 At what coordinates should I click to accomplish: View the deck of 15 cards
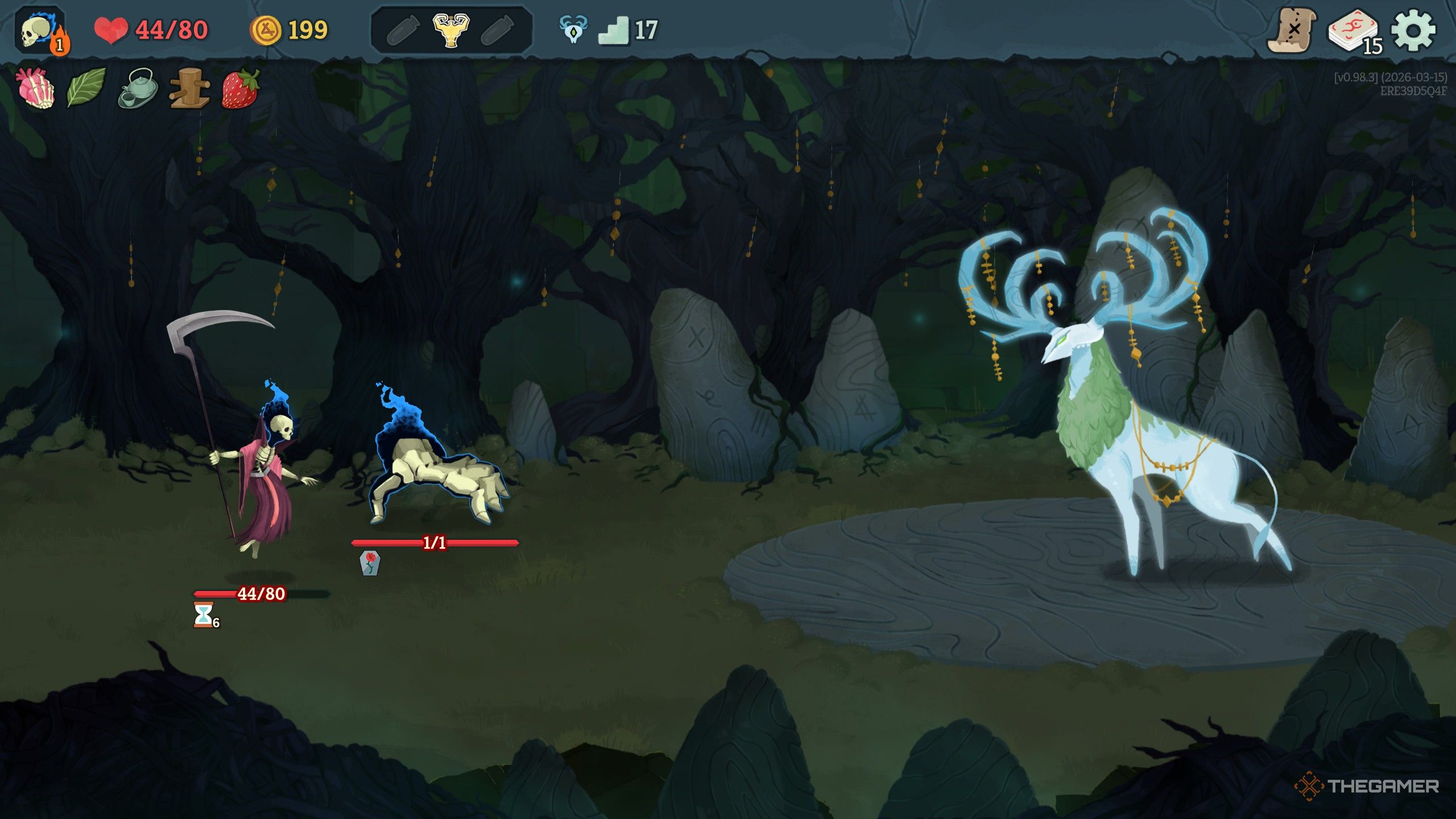click(1354, 31)
